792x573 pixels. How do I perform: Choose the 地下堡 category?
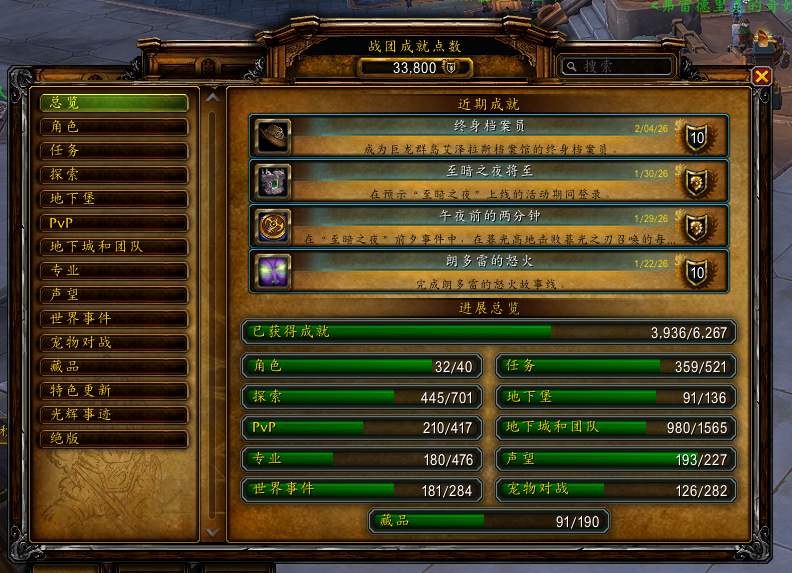pyautogui.click(x=113, y=199)
